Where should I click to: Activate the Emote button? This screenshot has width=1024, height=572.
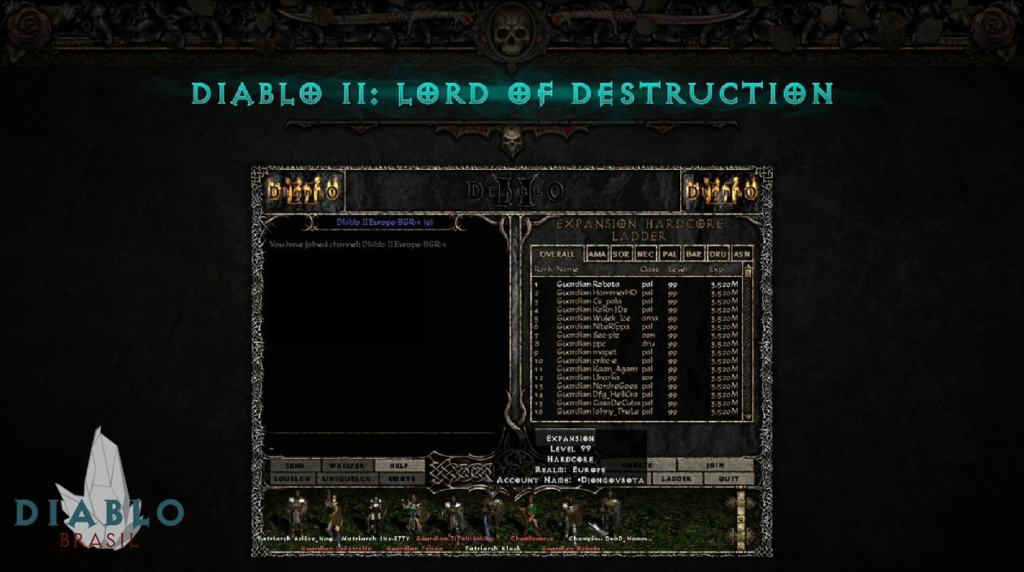pos(400,479)
